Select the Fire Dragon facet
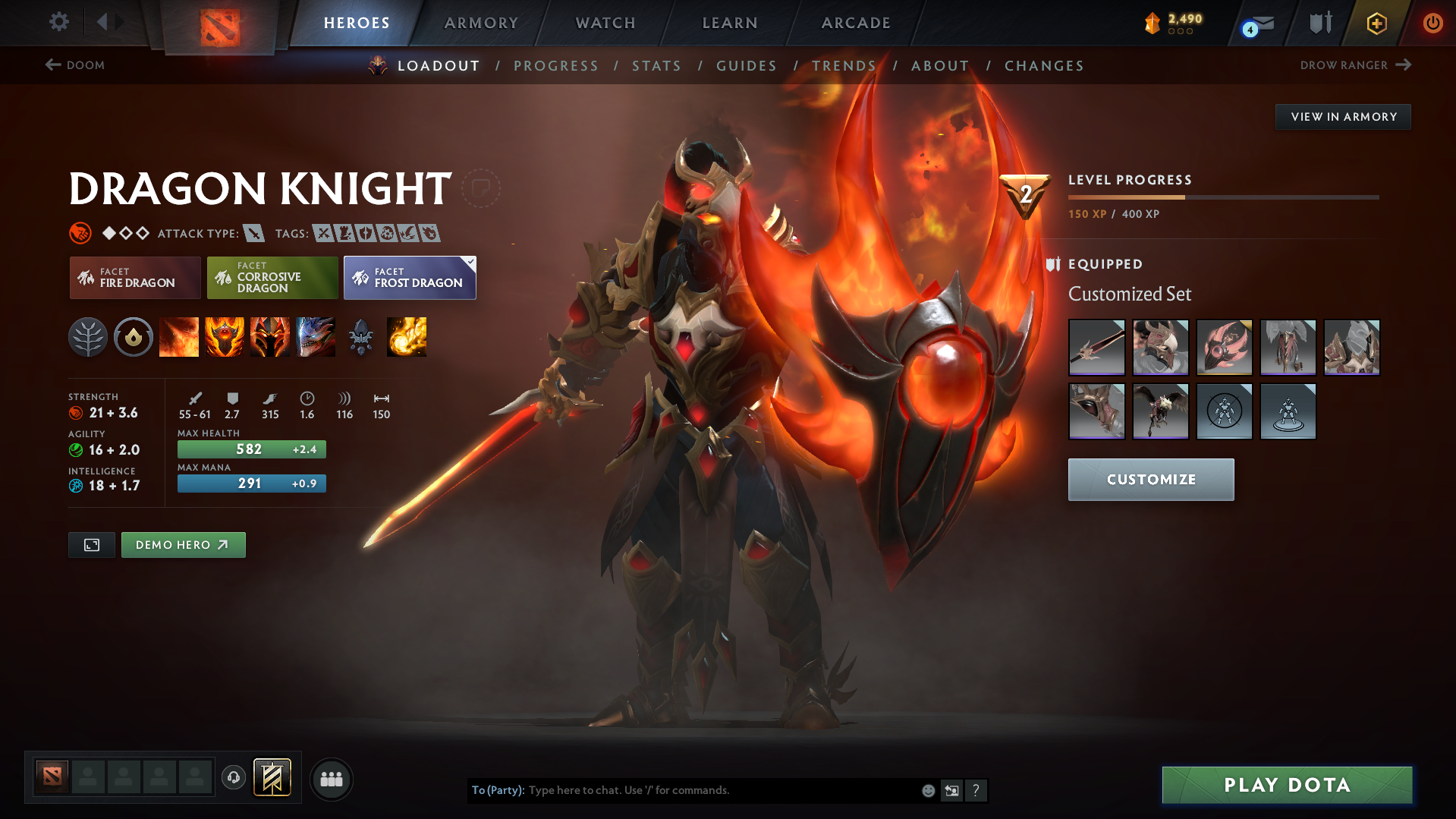 tap(134, 278)
